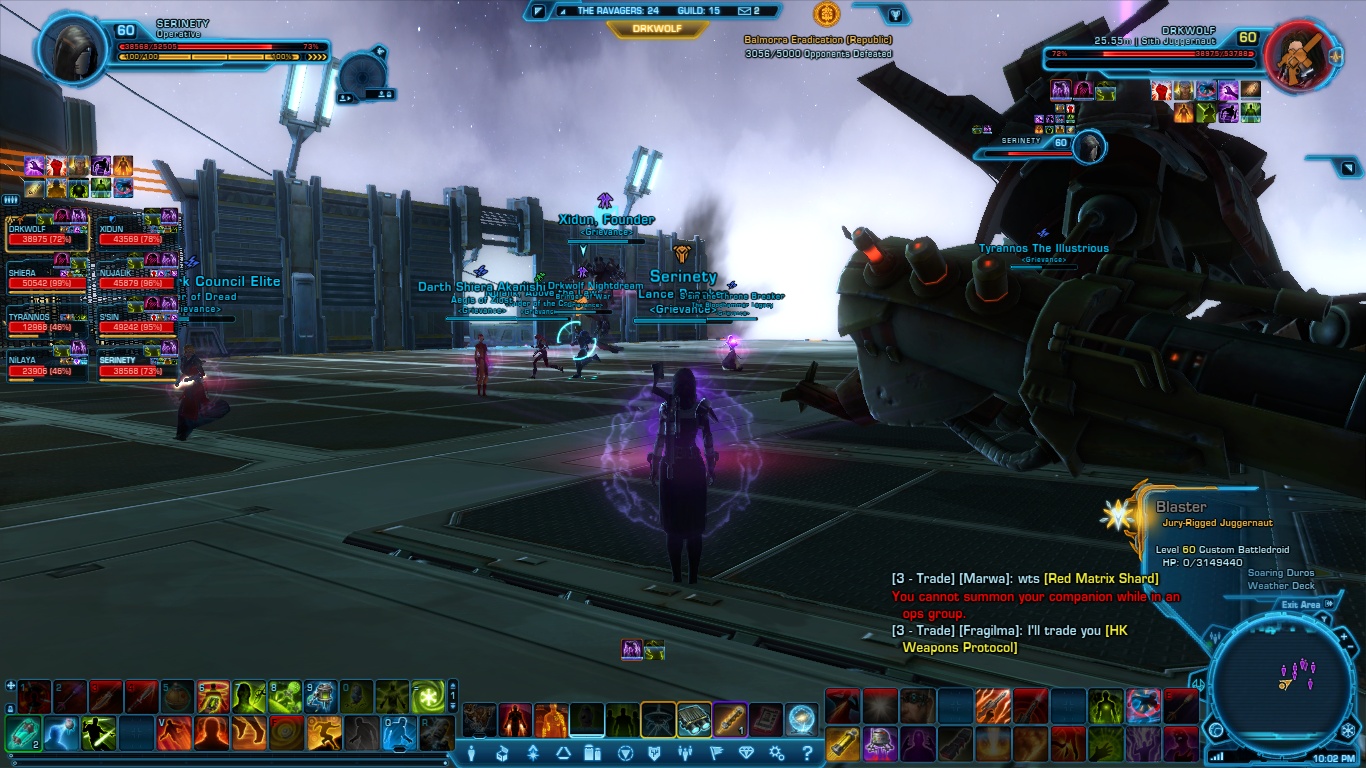The height and width of the screenshot is (768, 1366).
Task: Select Shiera's raid frame
Action: coord(46,277)
